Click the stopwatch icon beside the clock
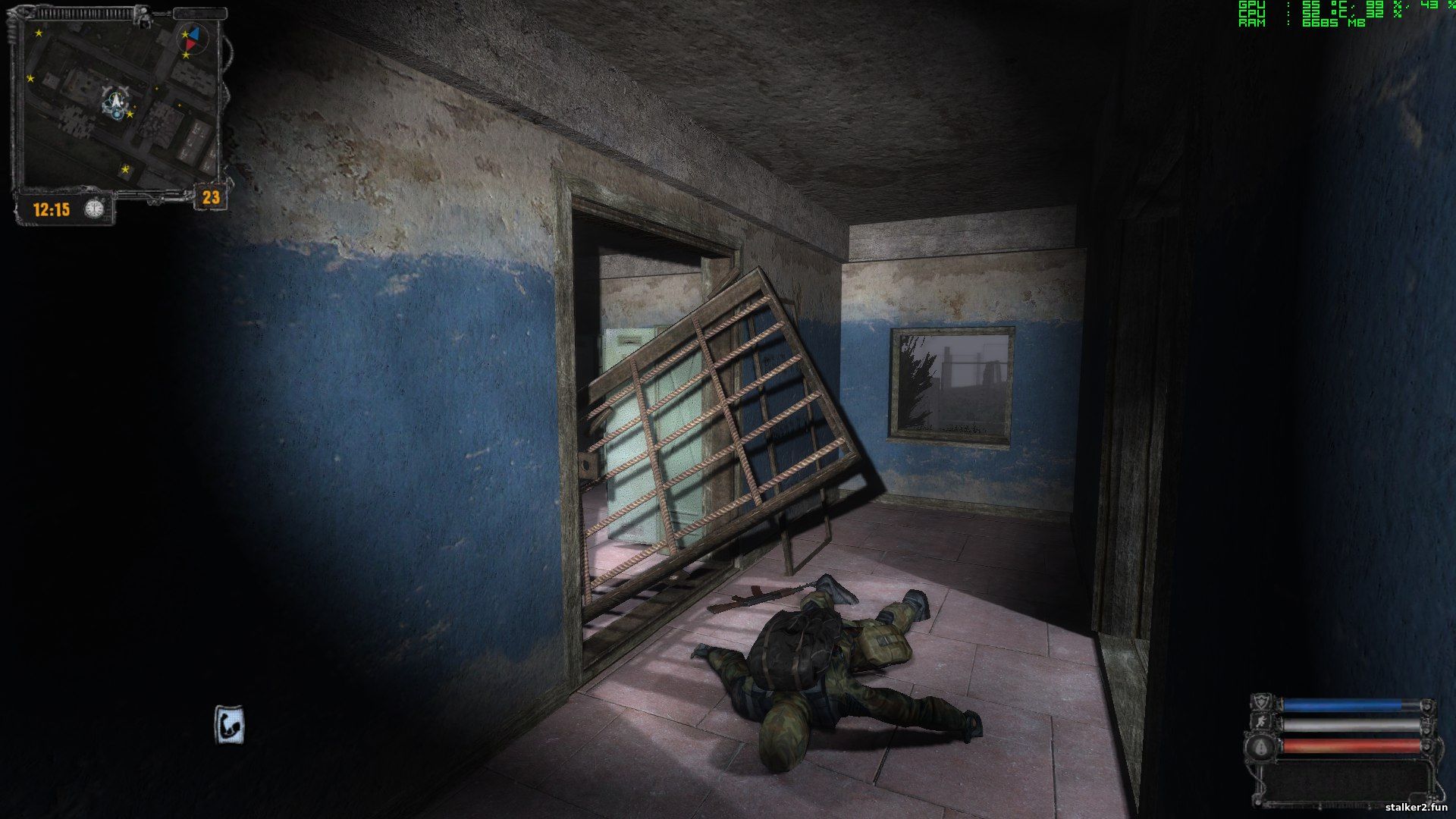The width and height of the screenshot is (1456, 819). point(95,209)
